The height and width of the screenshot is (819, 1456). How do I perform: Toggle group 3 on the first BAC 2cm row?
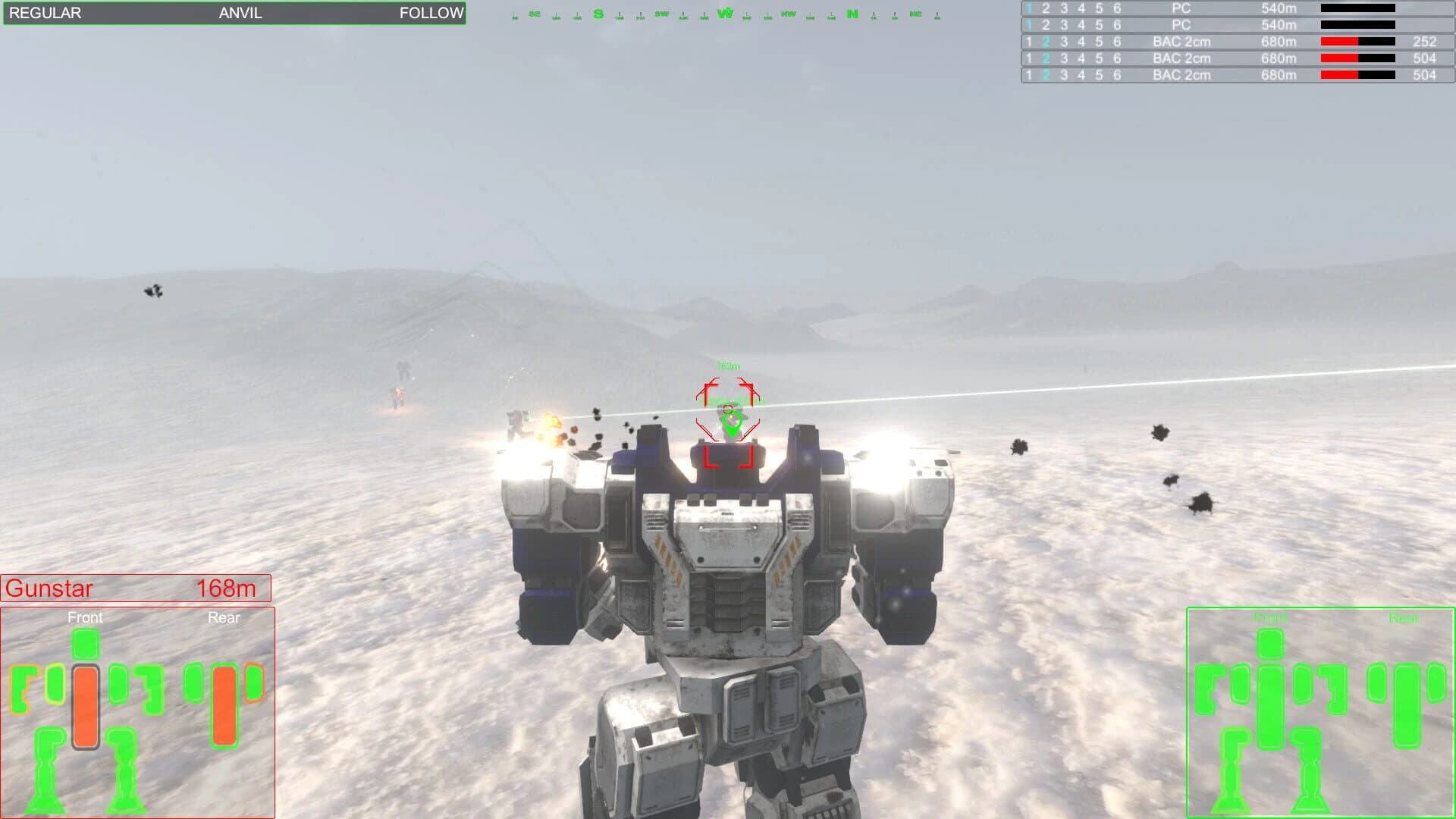coord(1062,42)
